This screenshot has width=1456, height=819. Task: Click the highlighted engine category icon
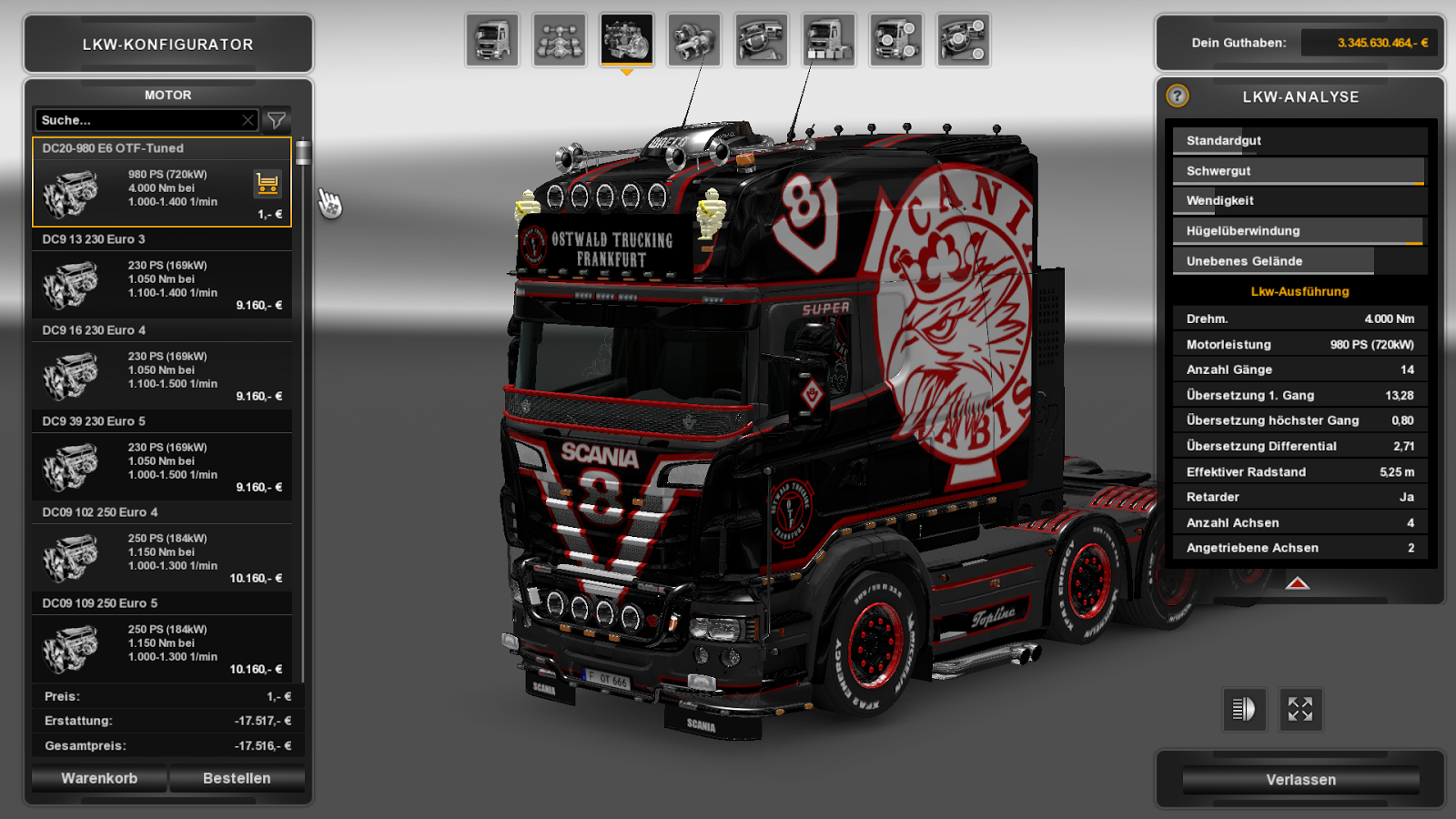point(628,41)
